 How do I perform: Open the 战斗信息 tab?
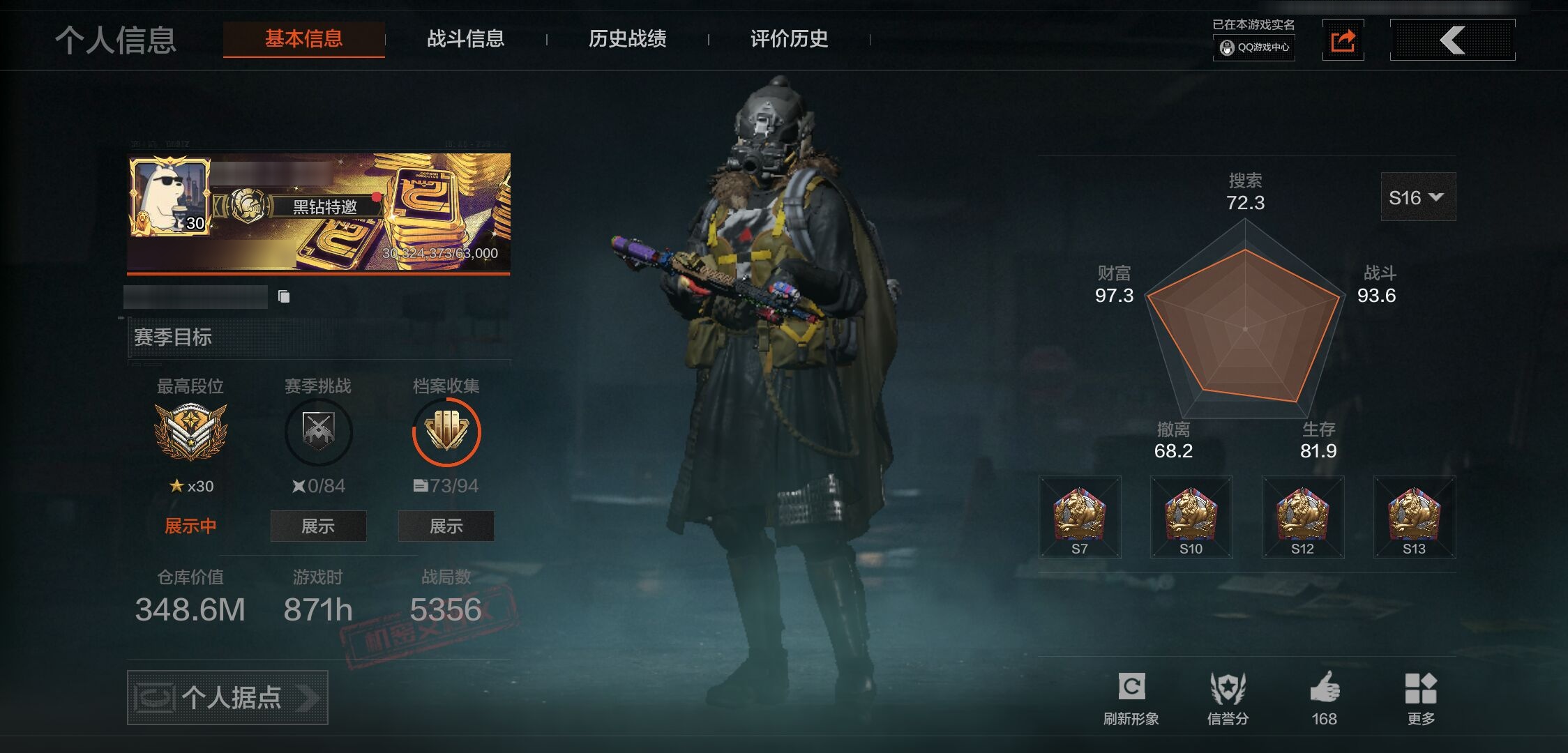[465, 39]
